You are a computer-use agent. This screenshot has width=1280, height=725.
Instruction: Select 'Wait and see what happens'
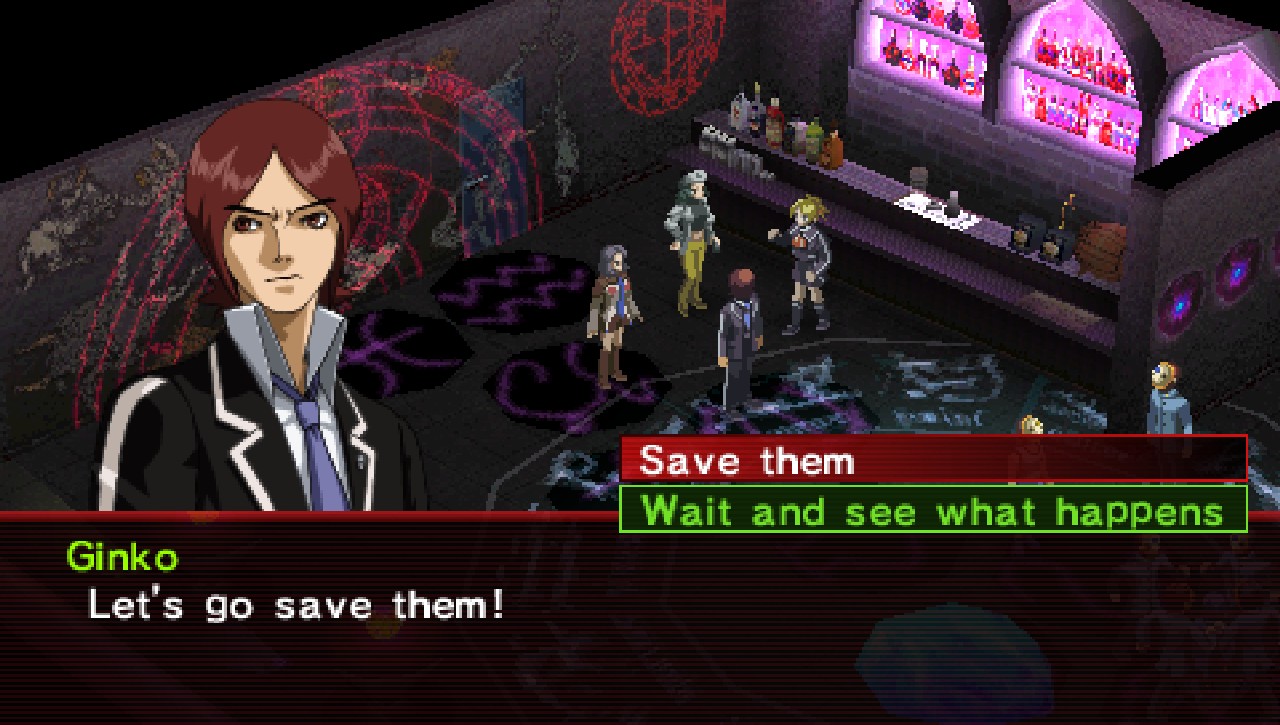tap(933, 510)
